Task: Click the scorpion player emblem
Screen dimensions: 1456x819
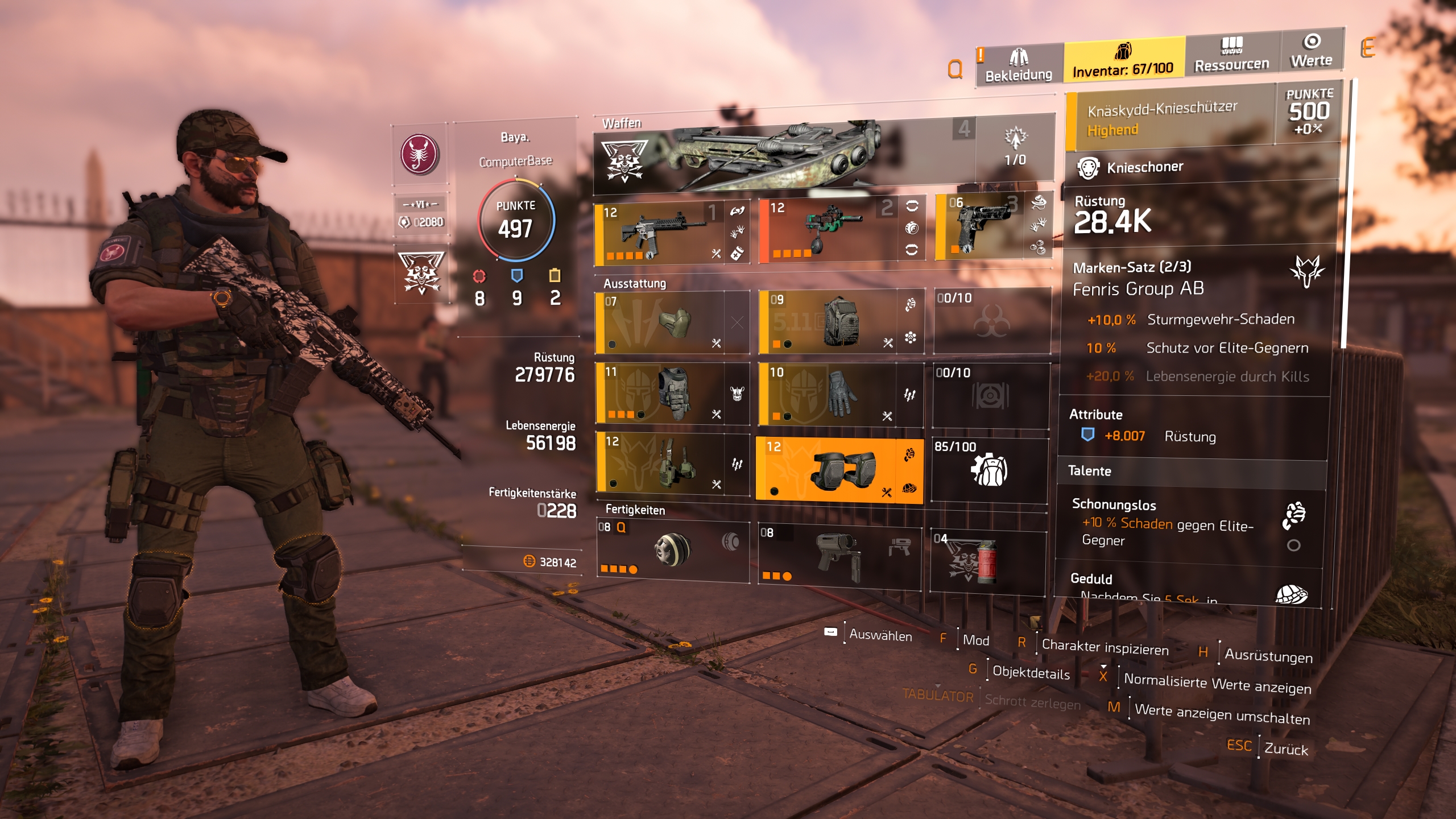Action: point(420,154)
